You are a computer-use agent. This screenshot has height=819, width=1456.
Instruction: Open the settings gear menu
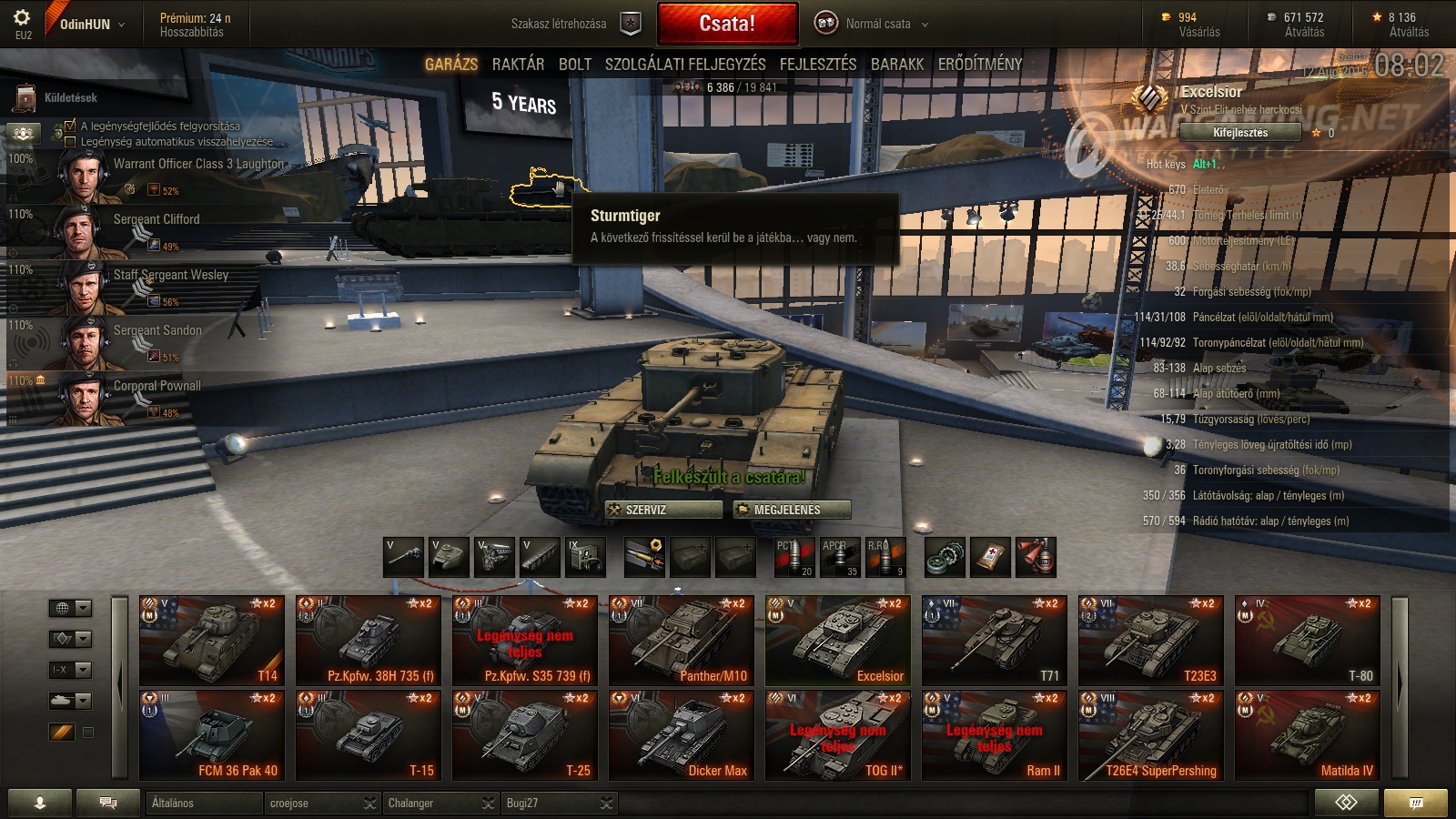tap(23, 18)
